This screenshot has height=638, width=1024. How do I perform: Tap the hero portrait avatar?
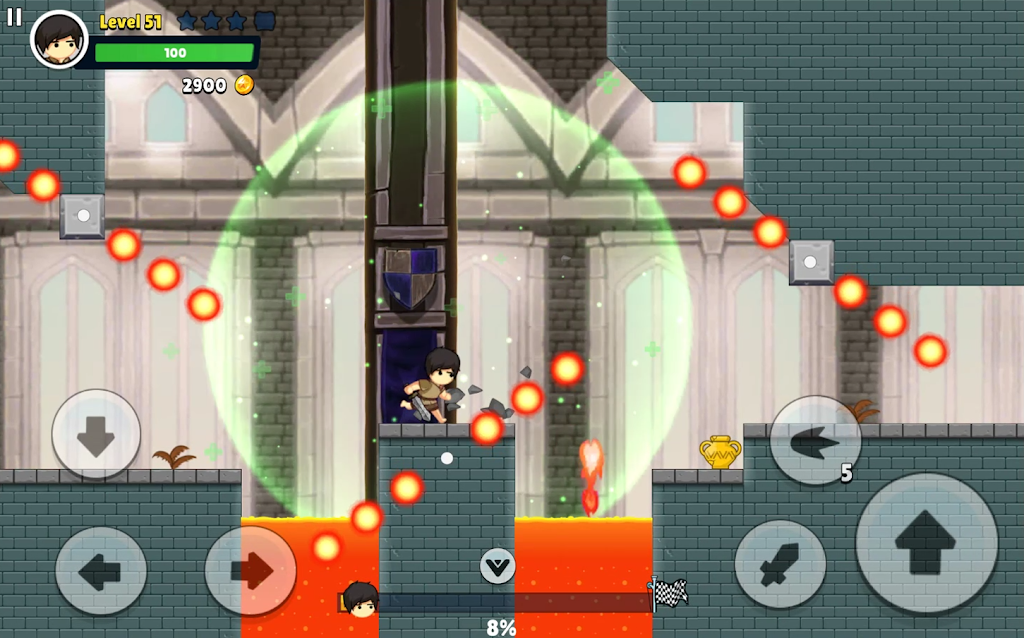click(x=59, y=39)
